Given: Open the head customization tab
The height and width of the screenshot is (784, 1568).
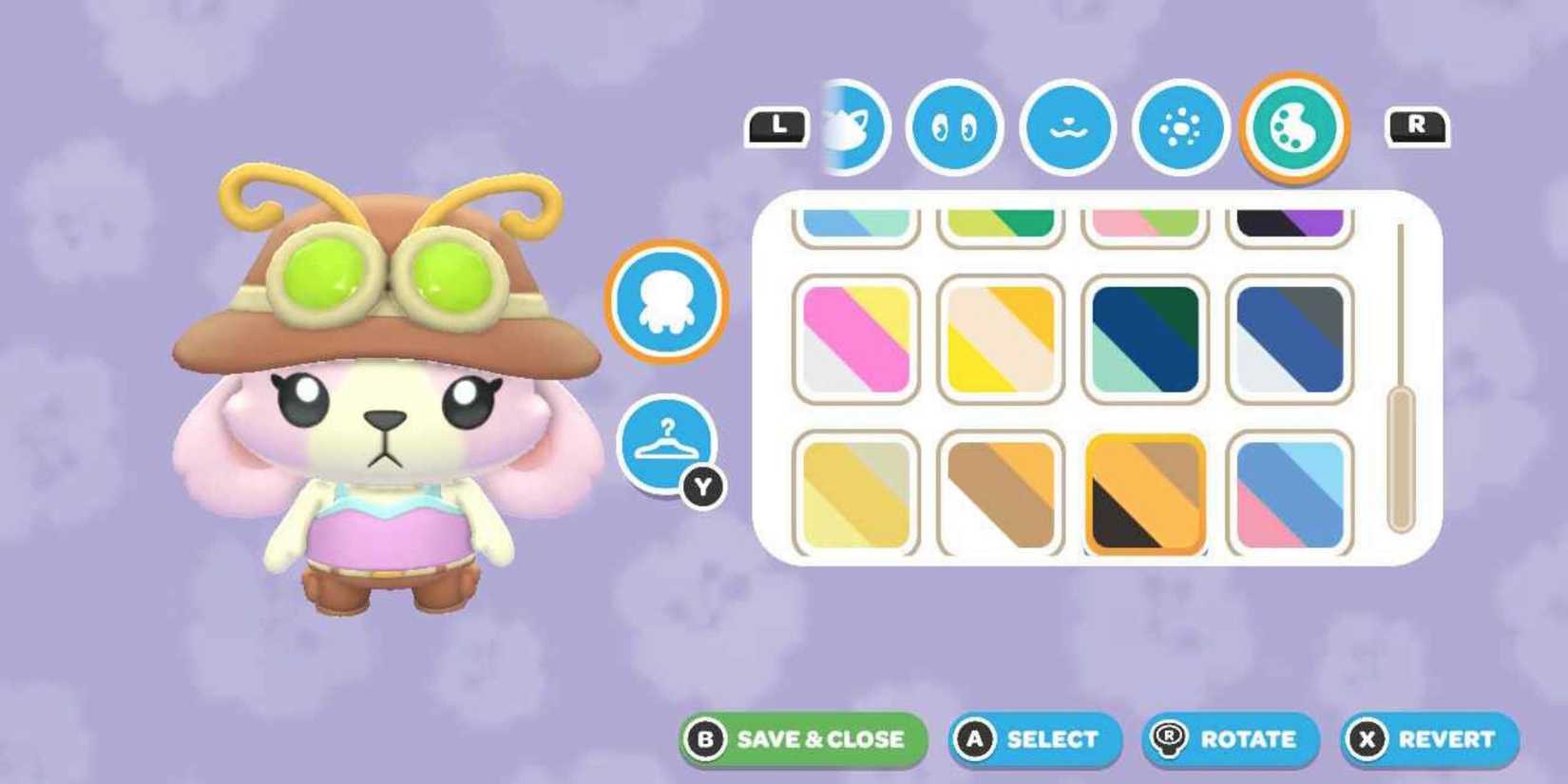Looking at the screenshot, I should click(x=852, y=128).
